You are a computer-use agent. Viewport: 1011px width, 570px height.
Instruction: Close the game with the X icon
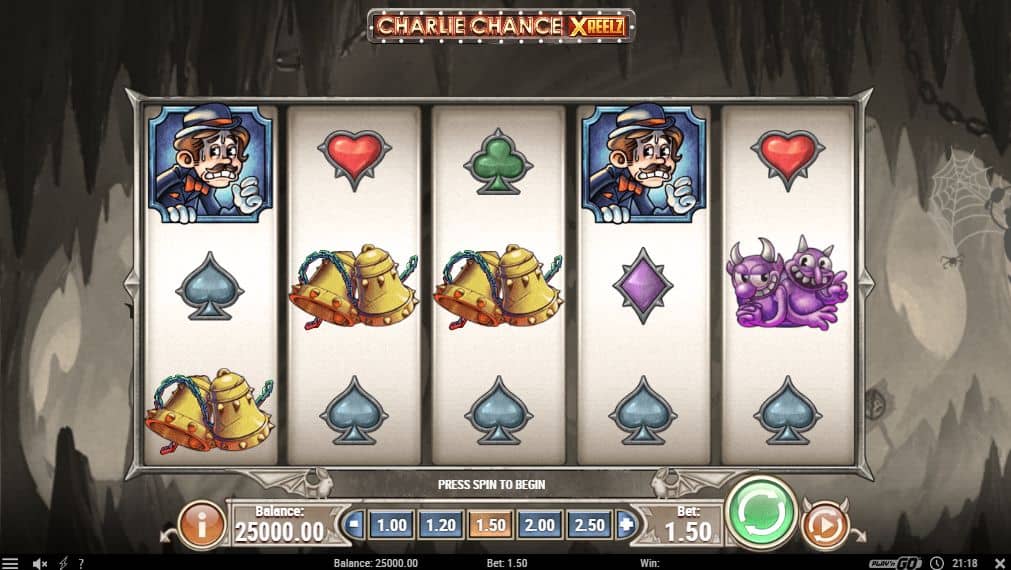997,563
